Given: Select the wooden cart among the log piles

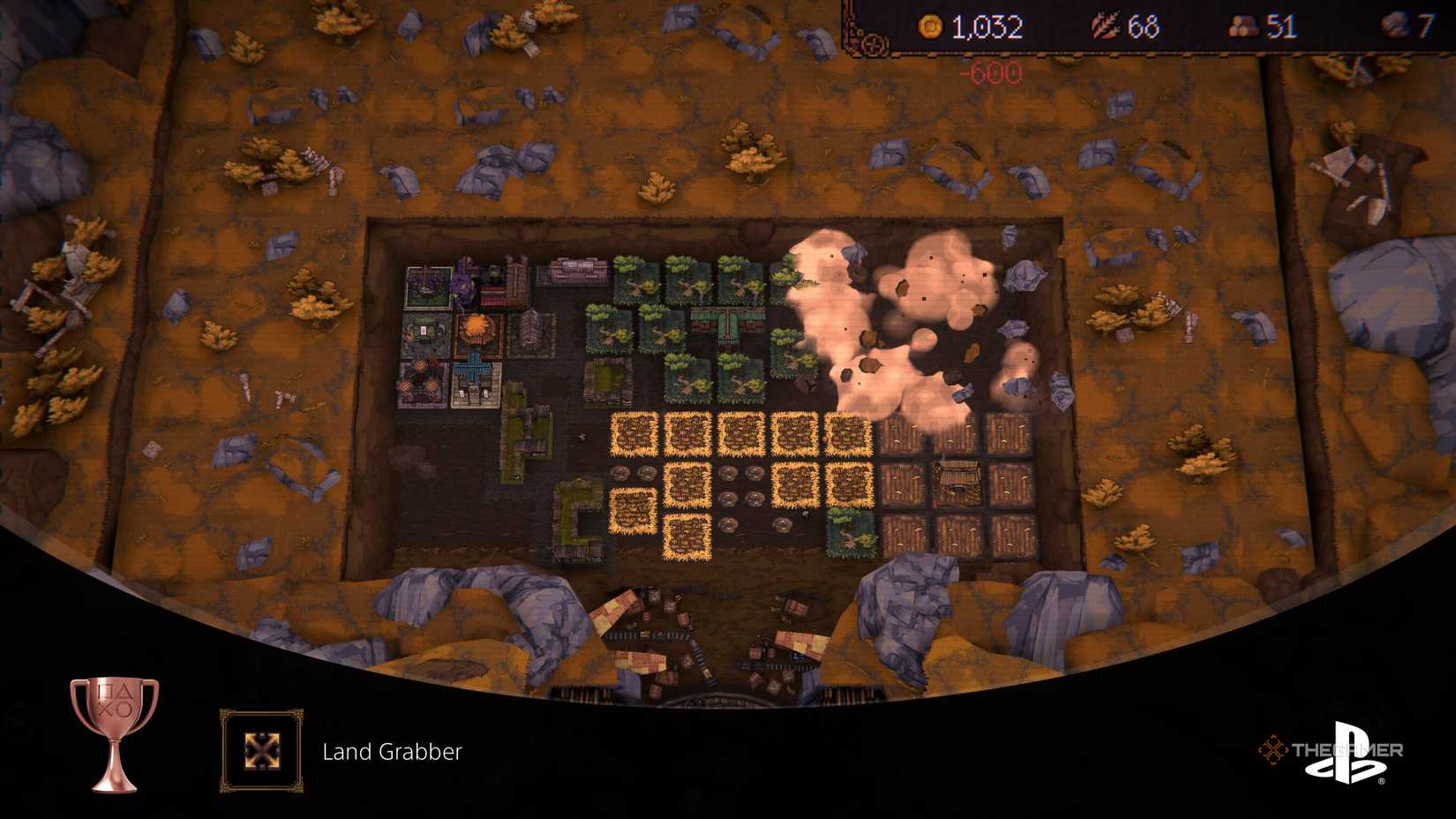Looking at the screenshot, I should [957, 477].
